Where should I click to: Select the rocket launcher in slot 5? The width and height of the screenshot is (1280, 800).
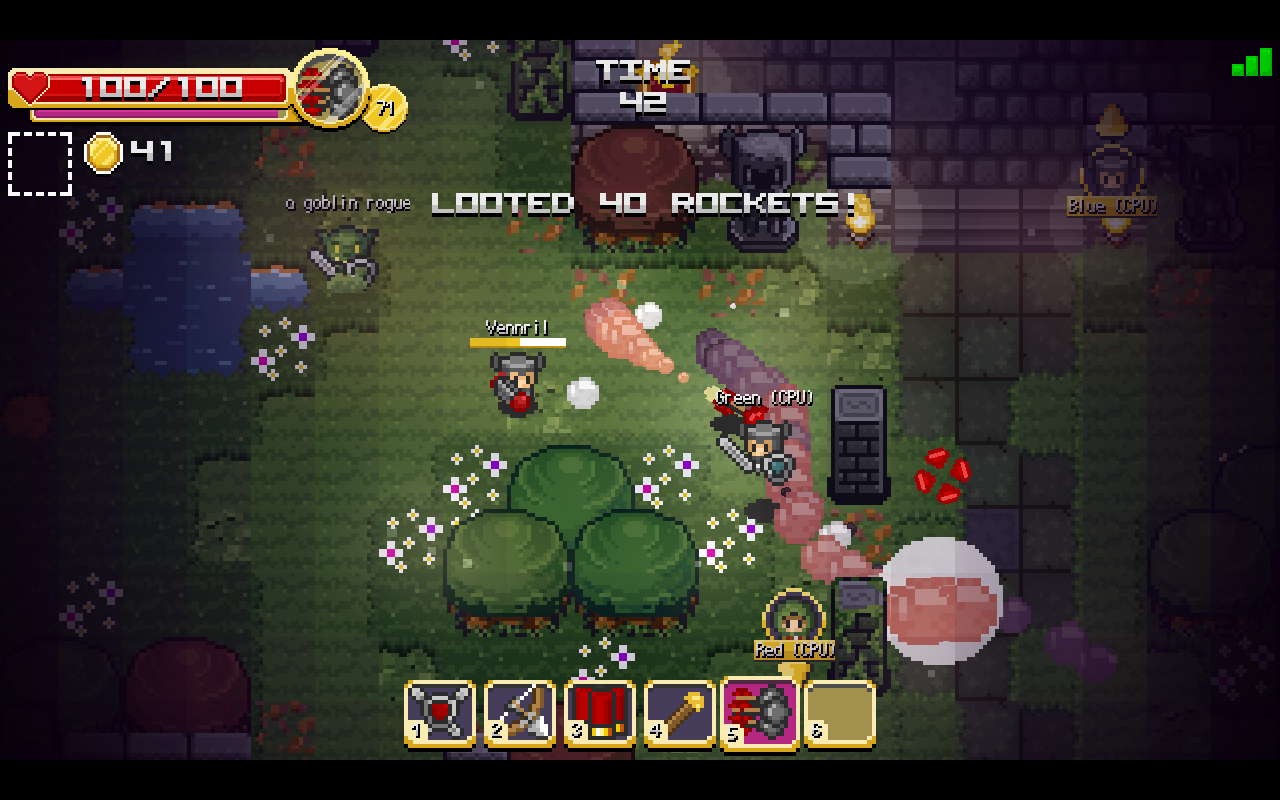click(x=760, y=712)
